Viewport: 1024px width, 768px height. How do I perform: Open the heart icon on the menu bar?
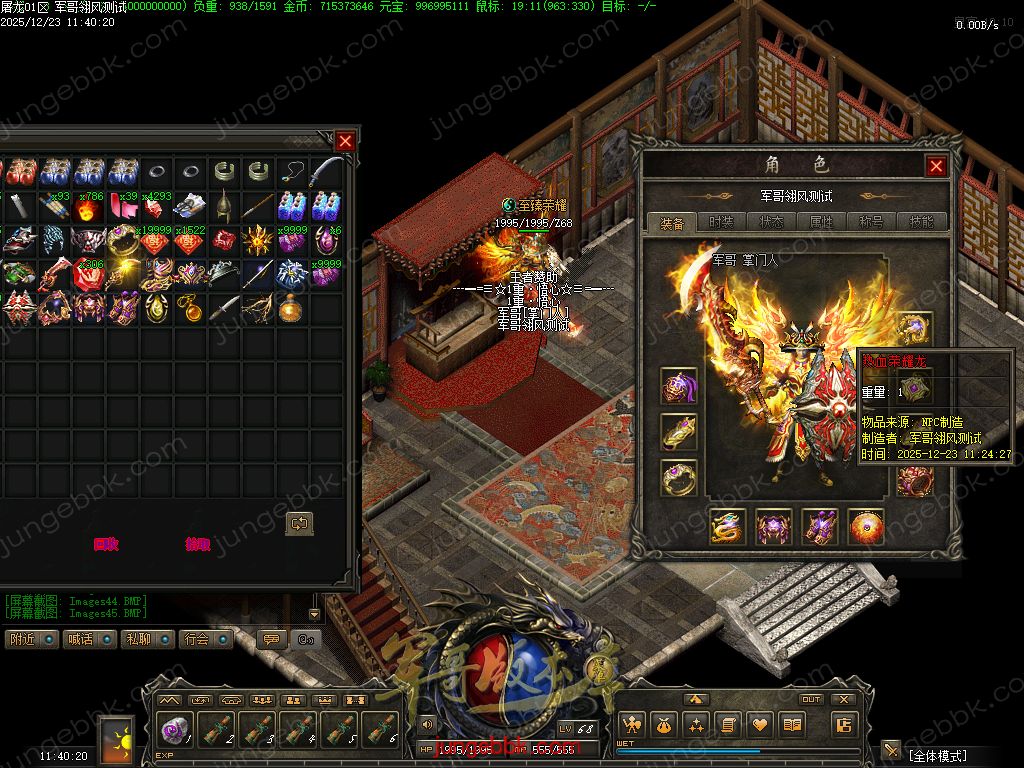(x=761, y=725)
